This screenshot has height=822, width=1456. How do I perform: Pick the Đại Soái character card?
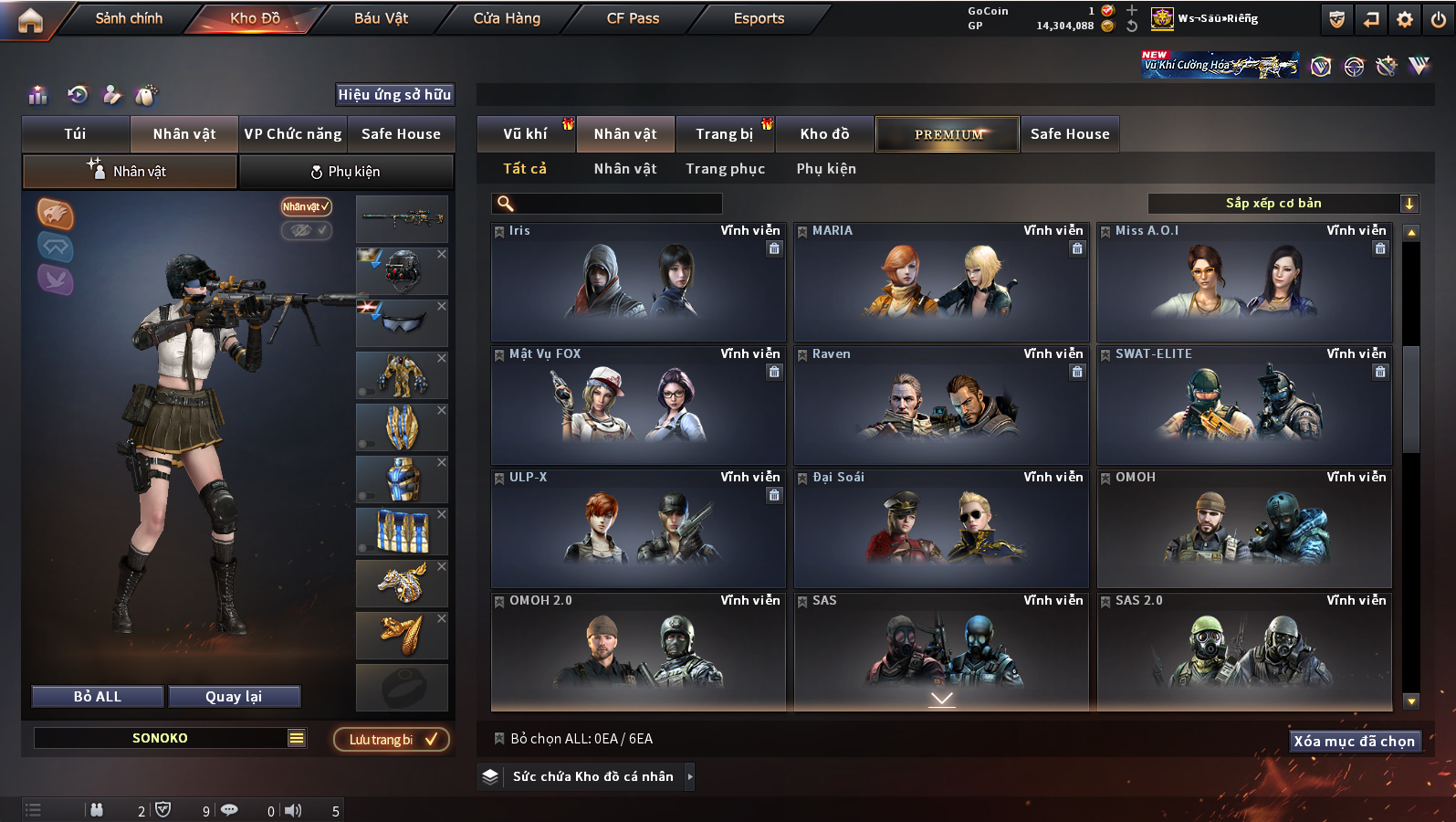tap(941, 530)
